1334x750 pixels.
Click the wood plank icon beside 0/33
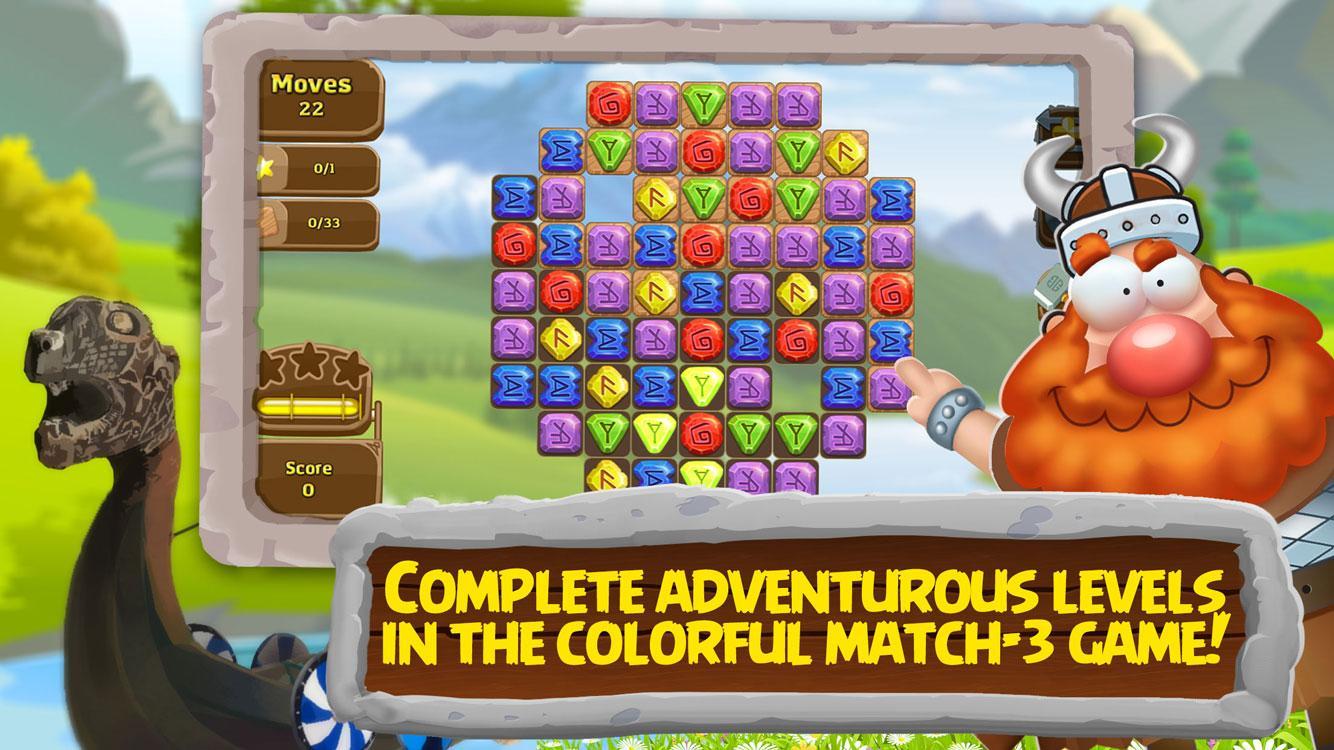(x=268, y=222)
